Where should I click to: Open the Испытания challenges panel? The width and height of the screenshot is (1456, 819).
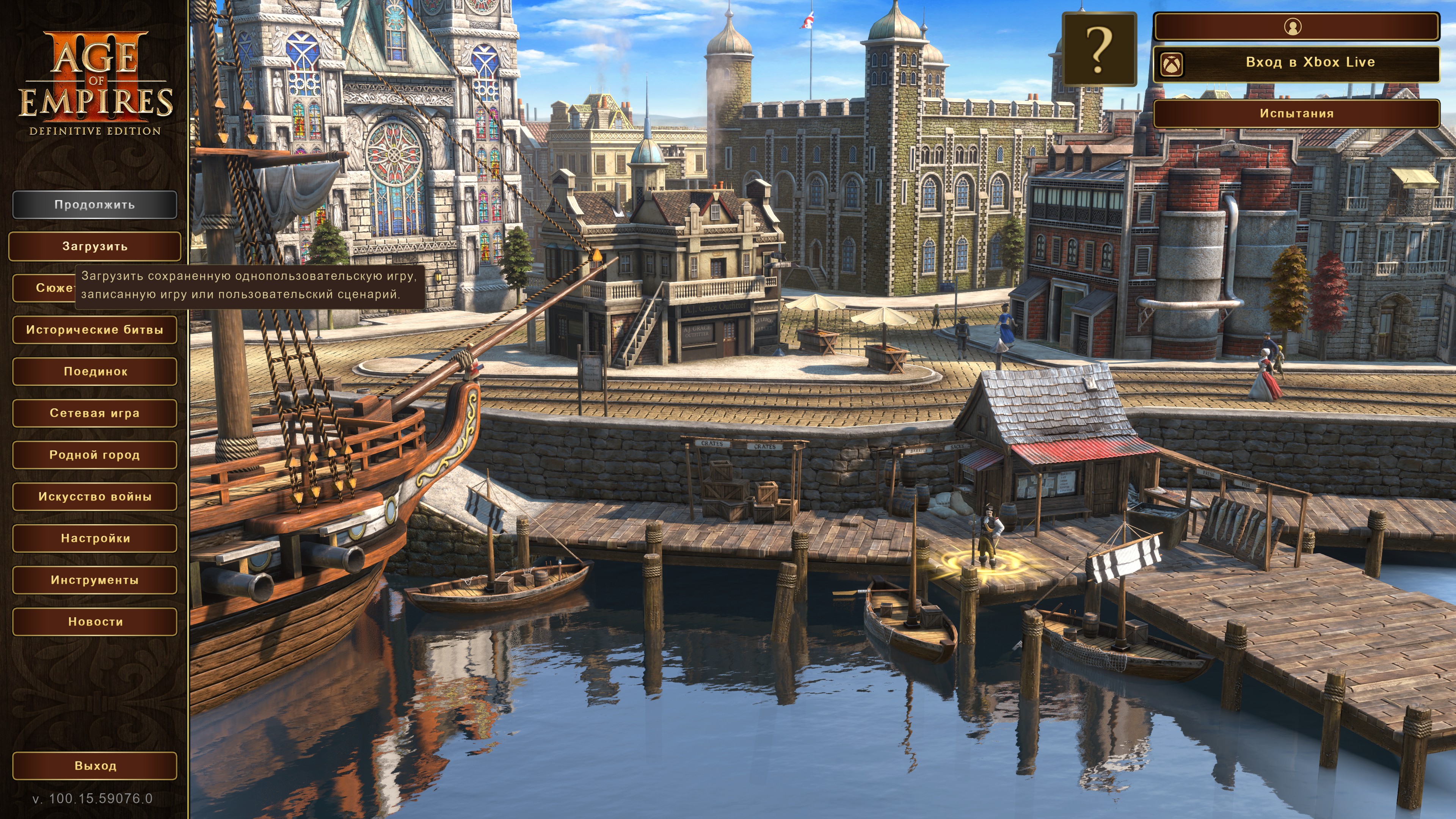1296,114
